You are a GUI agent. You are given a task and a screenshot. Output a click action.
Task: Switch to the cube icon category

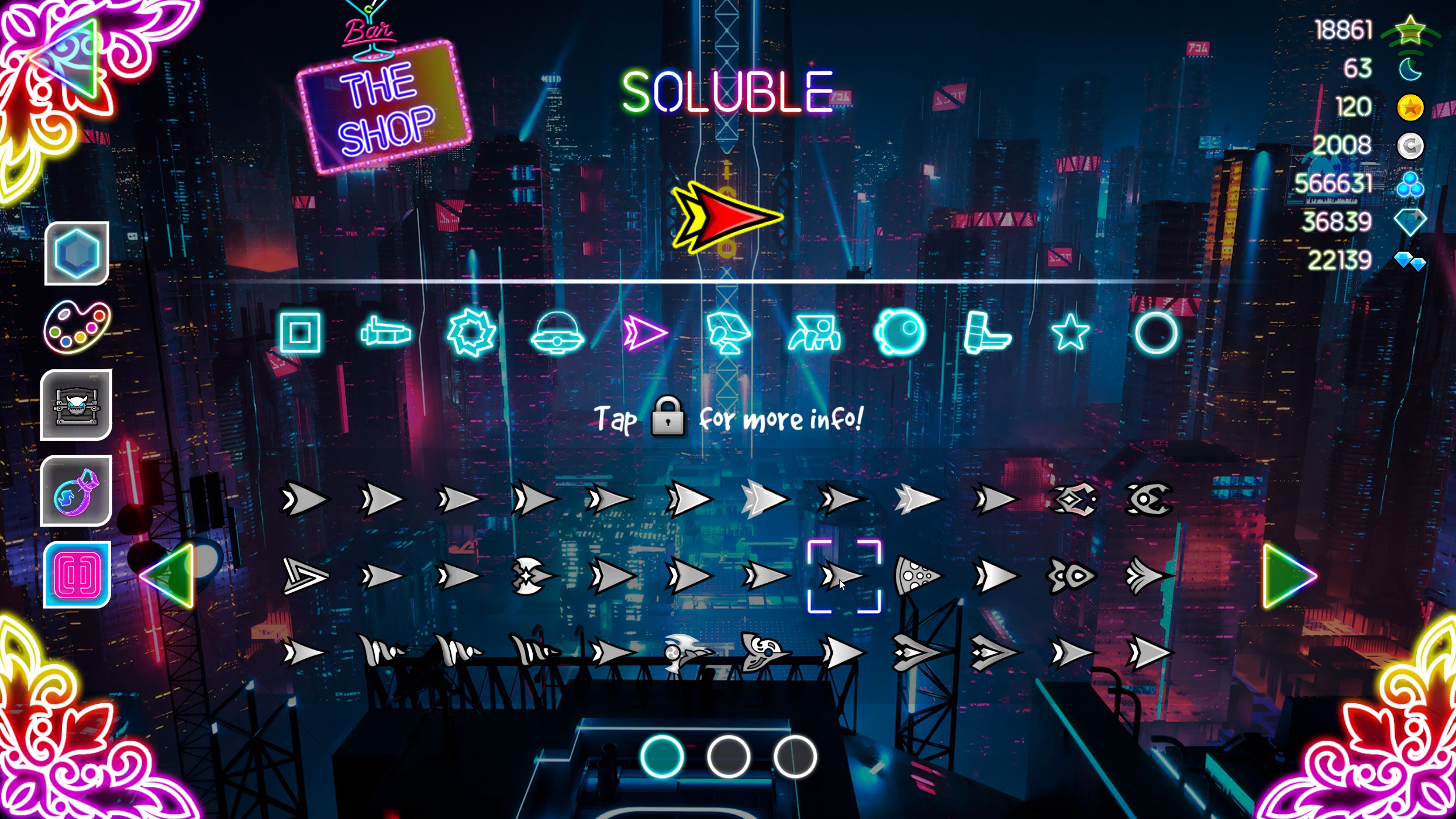(x=300, y=333)
